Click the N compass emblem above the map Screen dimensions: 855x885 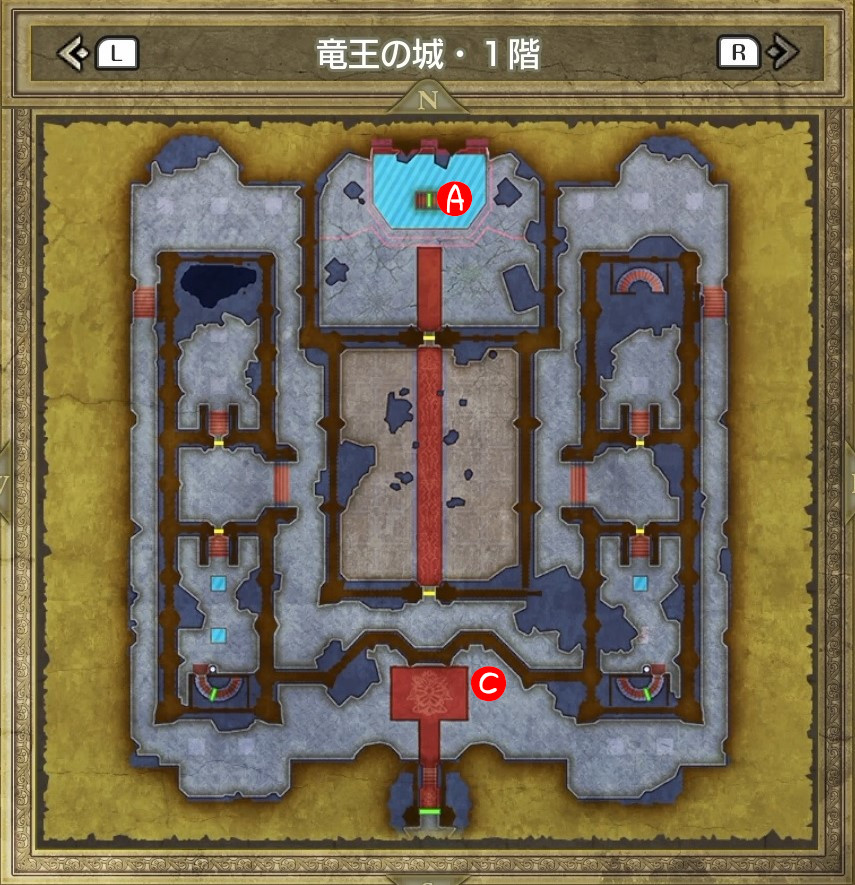pos(428,99)
